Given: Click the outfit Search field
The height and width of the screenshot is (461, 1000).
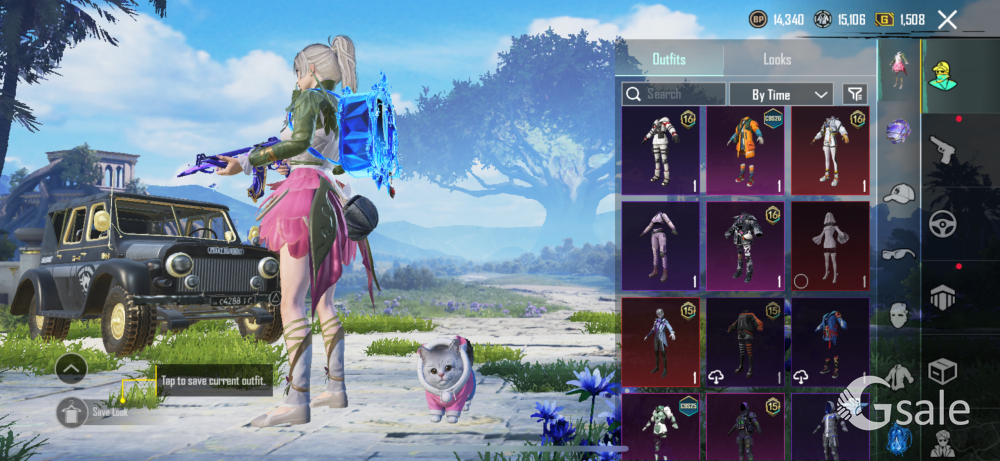Looking at the screenshot, I should click(674, 94).
